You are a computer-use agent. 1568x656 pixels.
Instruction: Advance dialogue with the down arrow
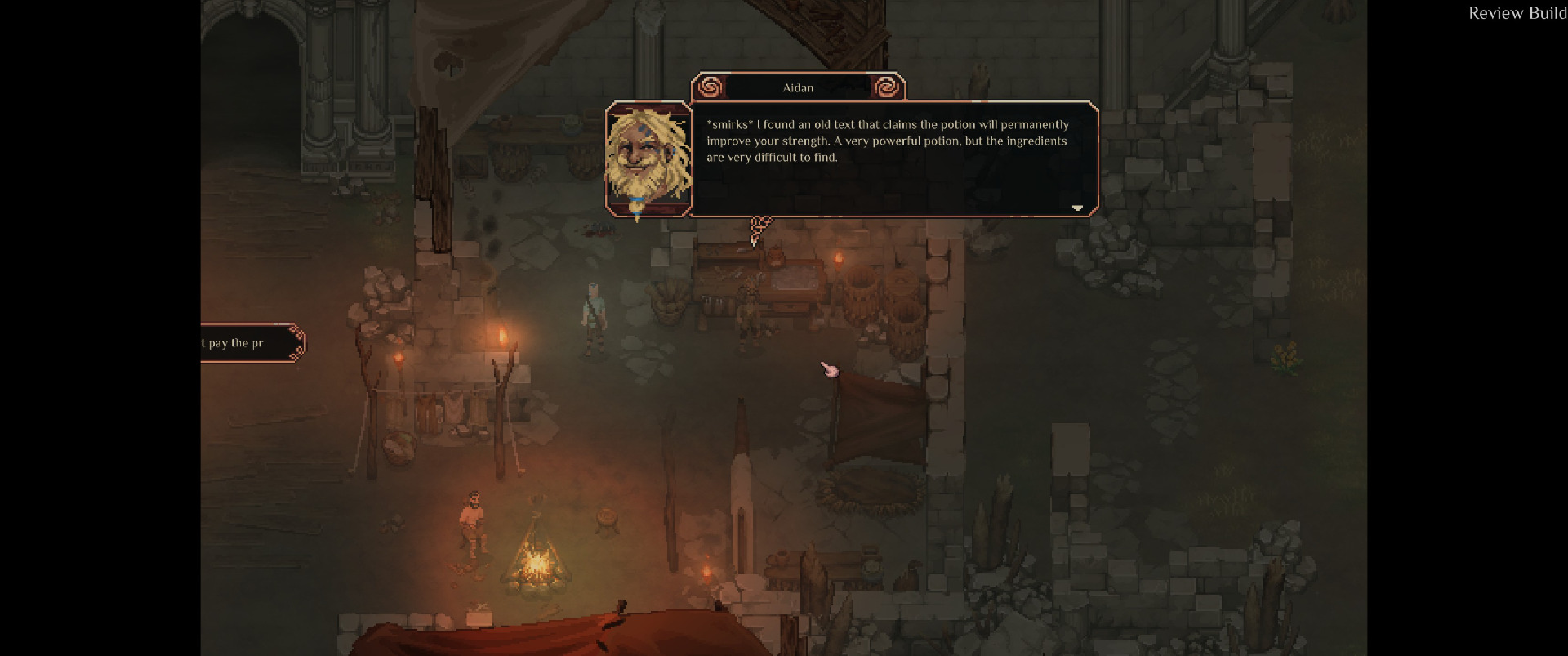1077,208
